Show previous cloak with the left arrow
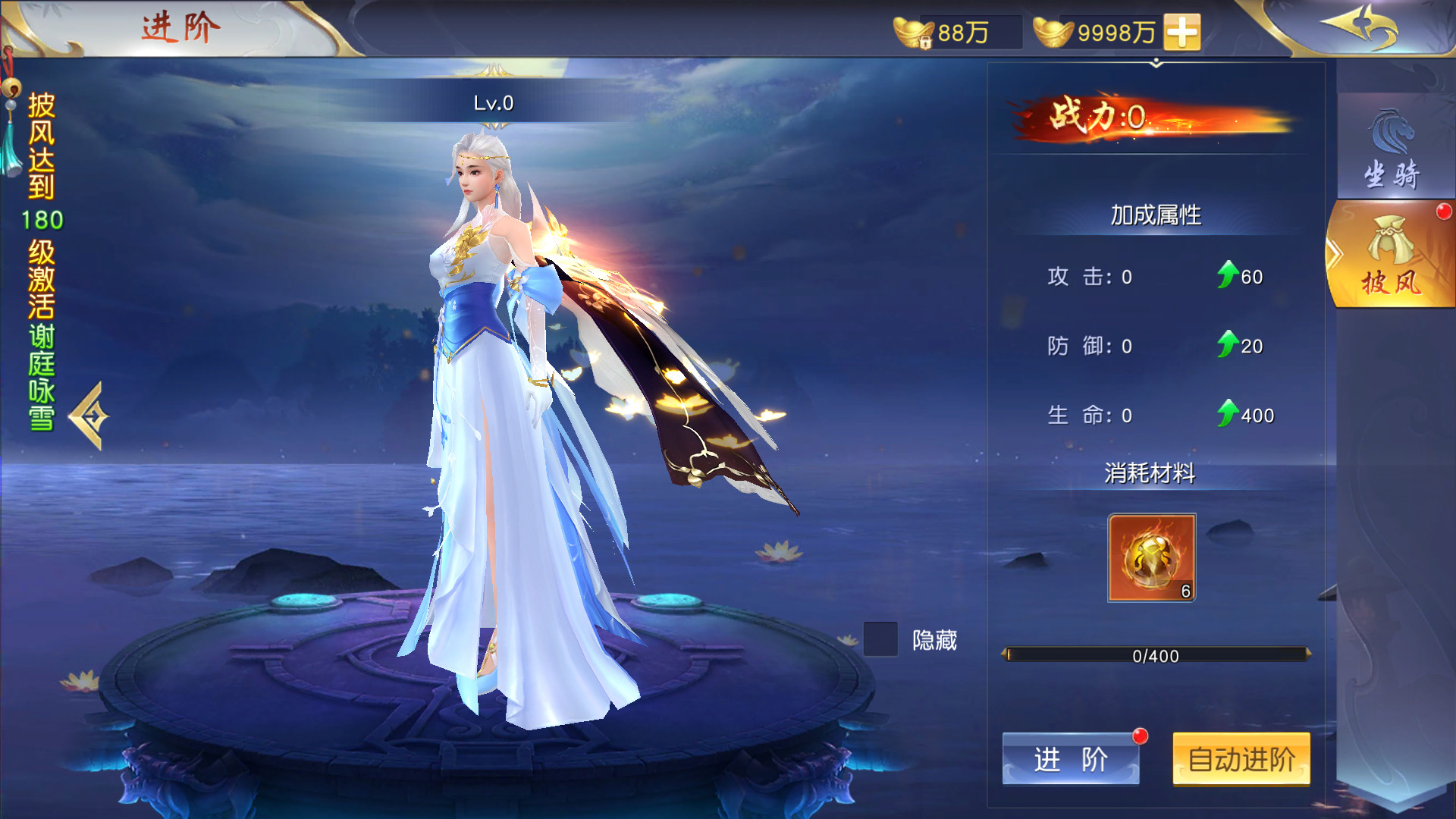Image resolution: width=1456 pixels, height=819 pixels. tap(90, 416)
